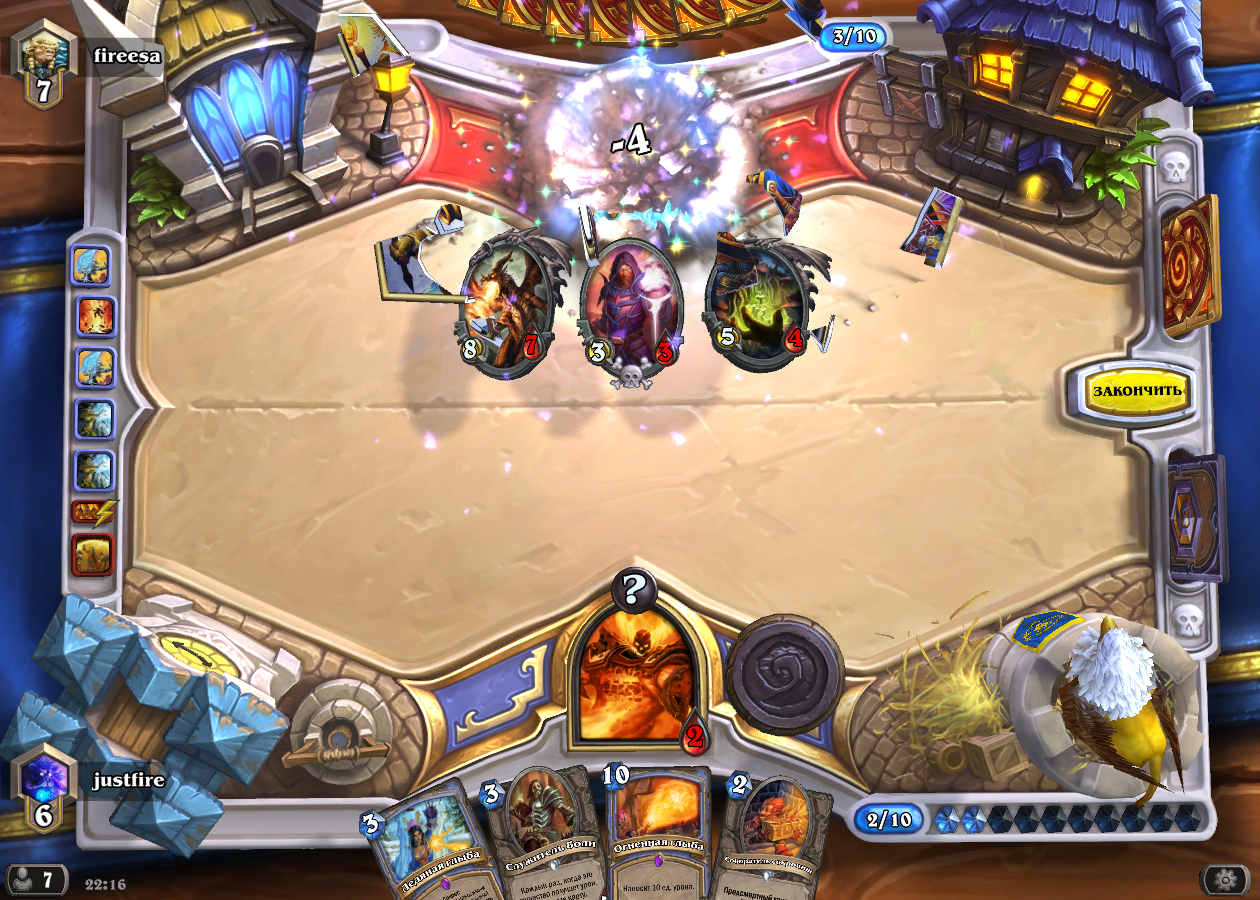The height and width of the screenshot is (900, 1260).
Task: Inspect the fiery explosion history tile
Action: point(97,317)
